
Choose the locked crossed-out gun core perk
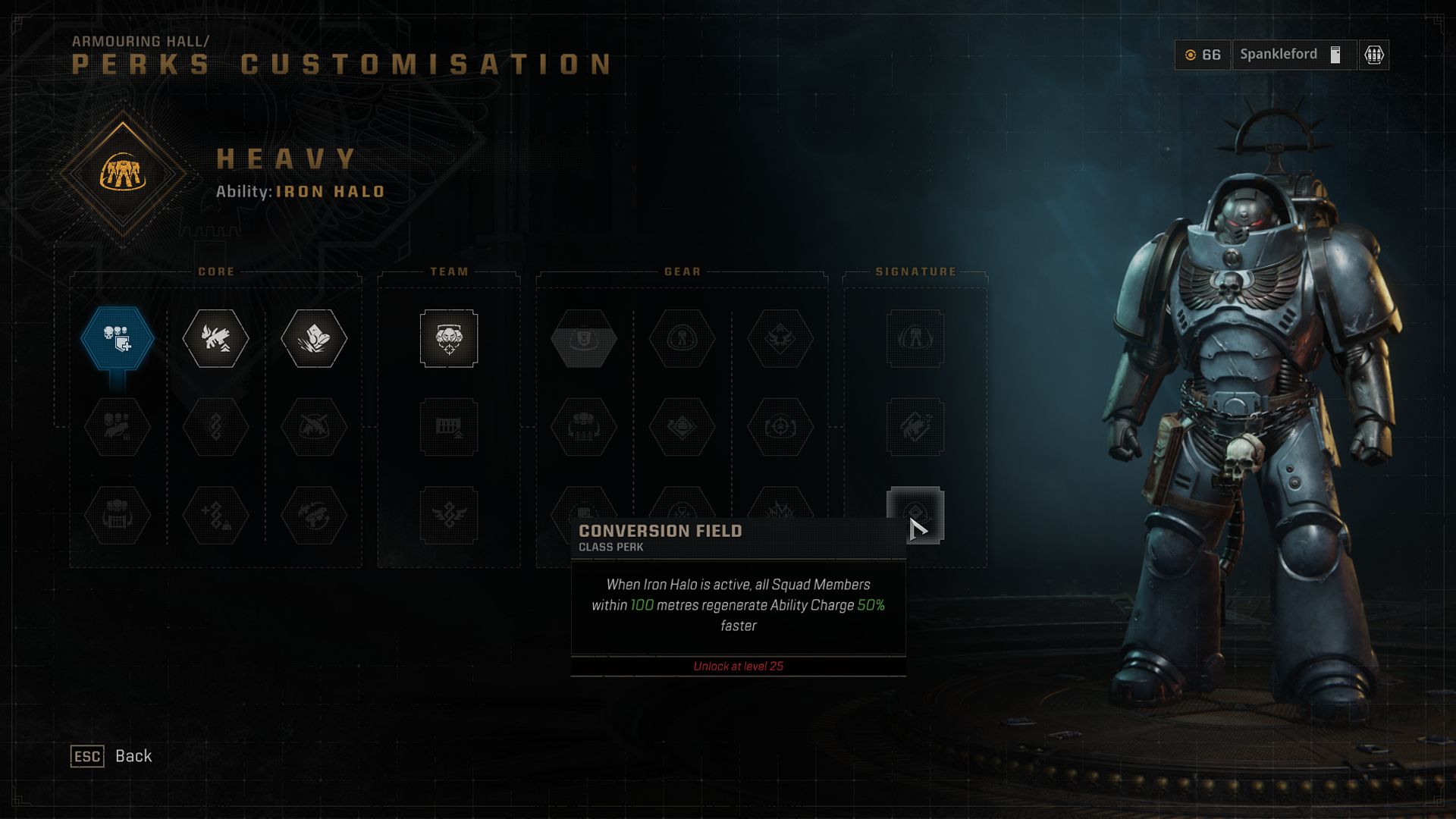[314, 427]
